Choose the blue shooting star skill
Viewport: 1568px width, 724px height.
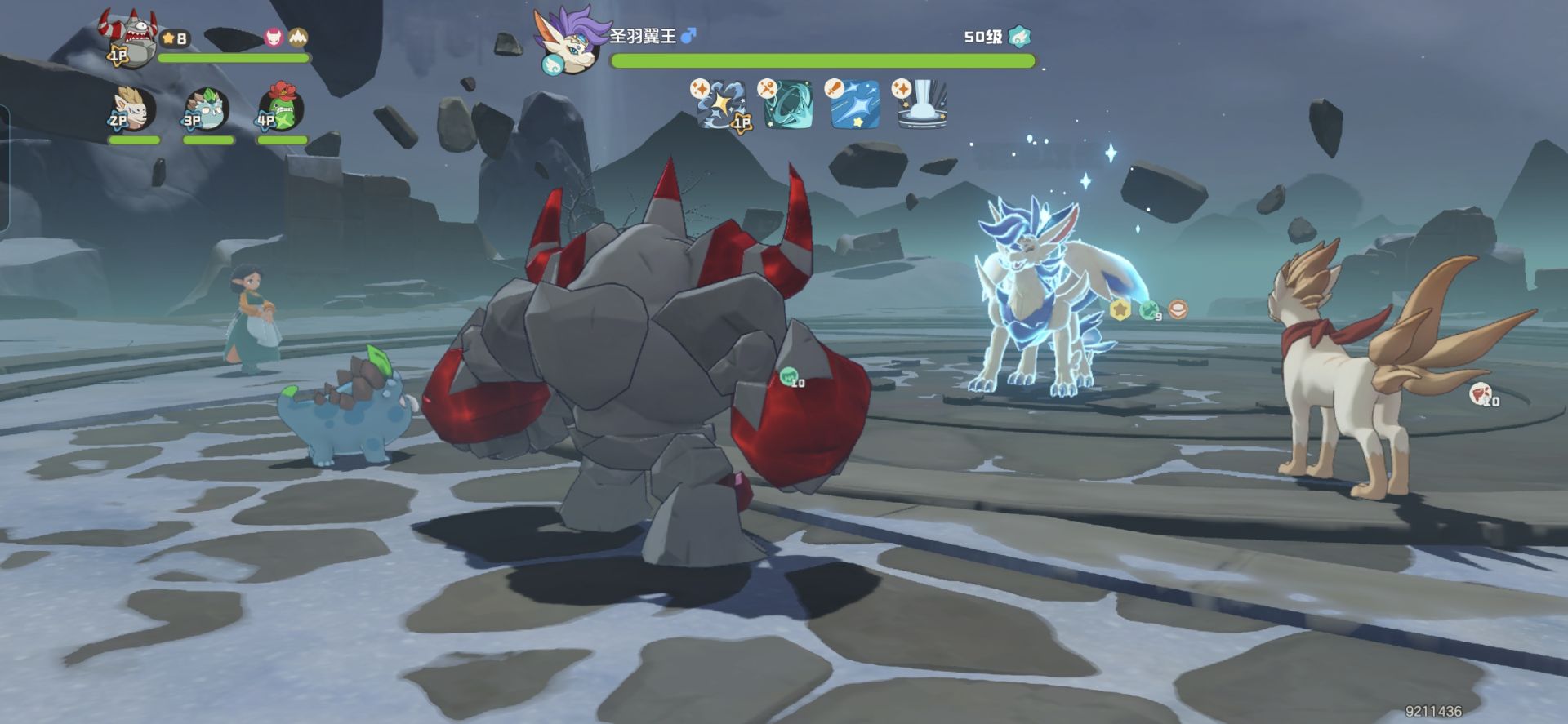pyautogui.click(x=855, y=104)
